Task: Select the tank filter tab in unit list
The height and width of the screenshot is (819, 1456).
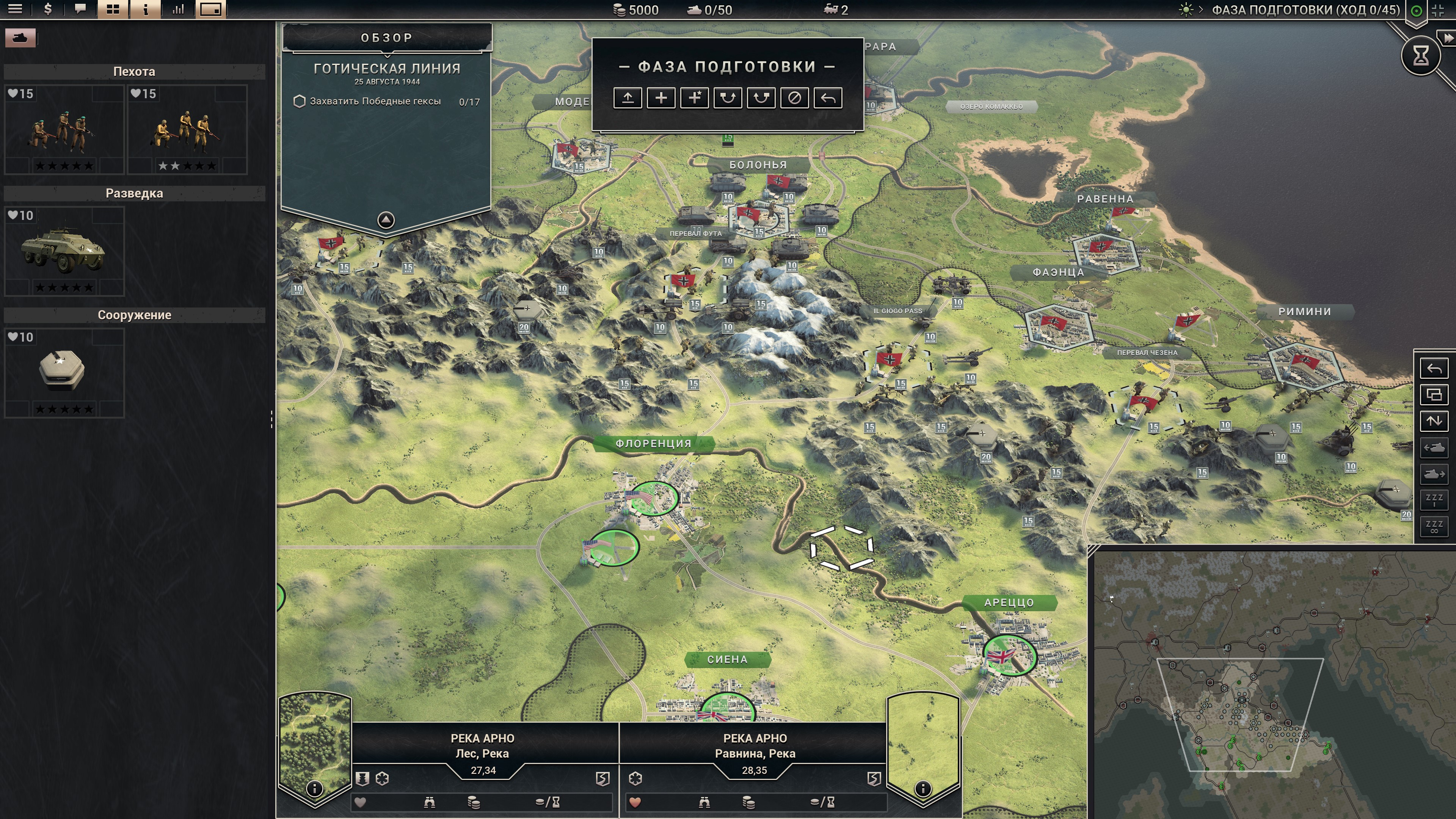Action: click(x=20, y=38)
